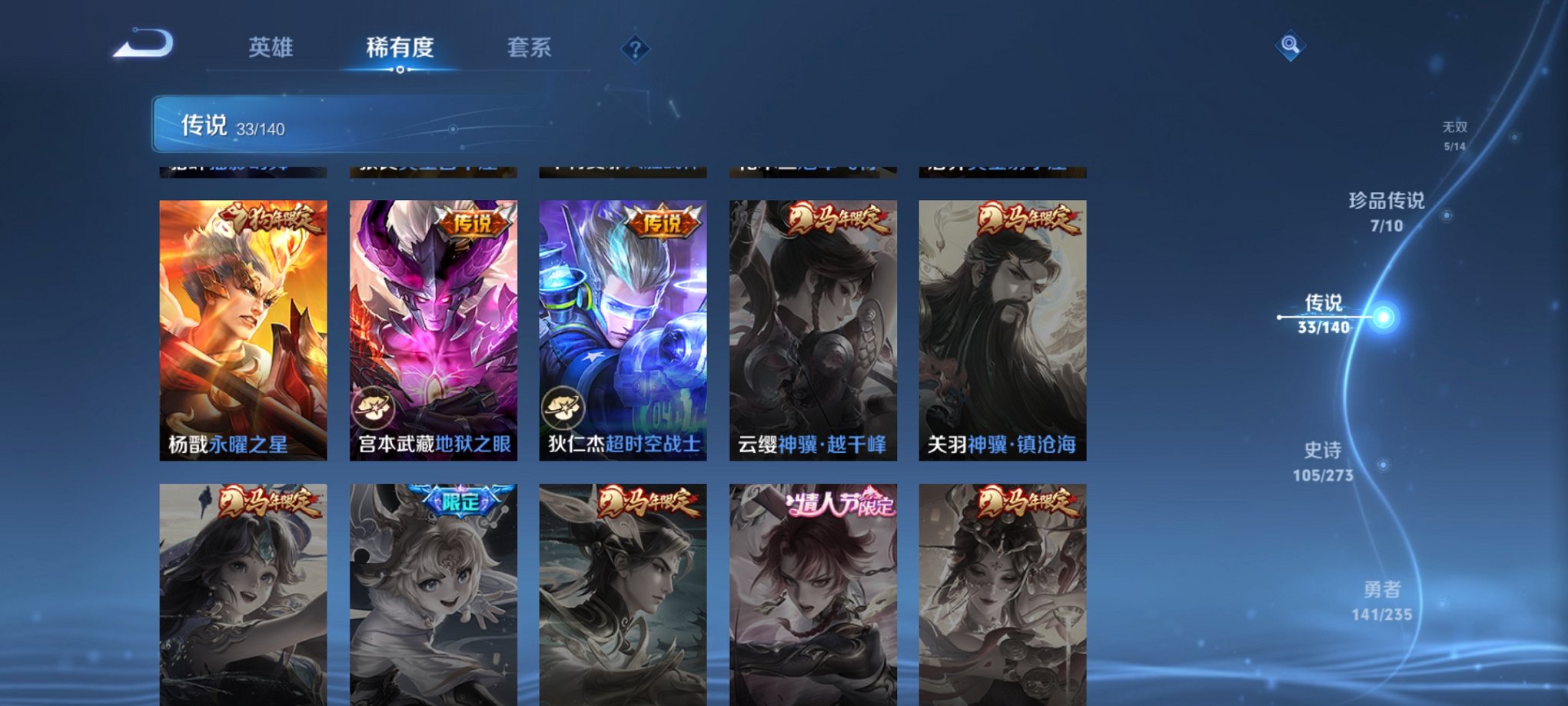Switch to the 英雄 tab
The width and height of the screenshot is (1568, 706).
pos(272,48)
